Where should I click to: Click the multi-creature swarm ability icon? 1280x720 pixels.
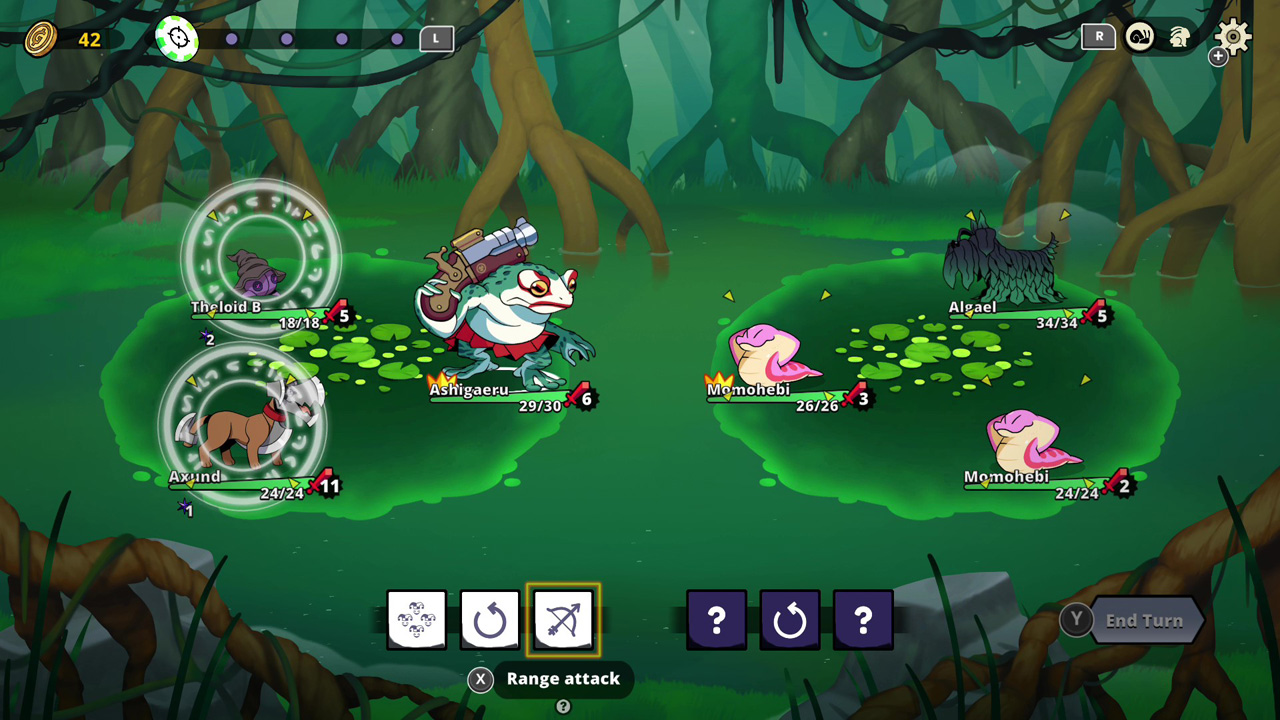tap(417, 619)
